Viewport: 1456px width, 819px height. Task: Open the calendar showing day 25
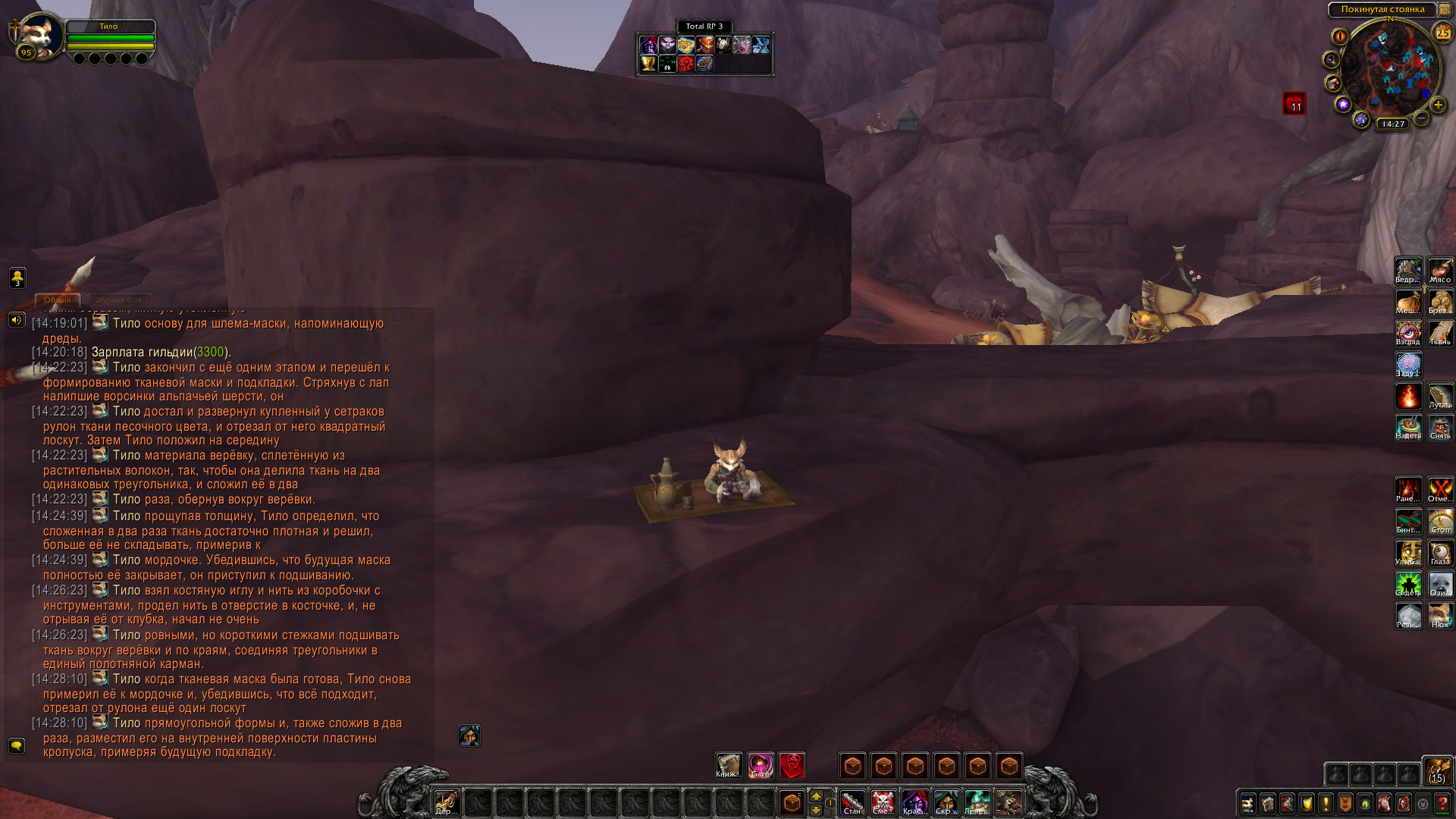click(x=1442, y=33)
